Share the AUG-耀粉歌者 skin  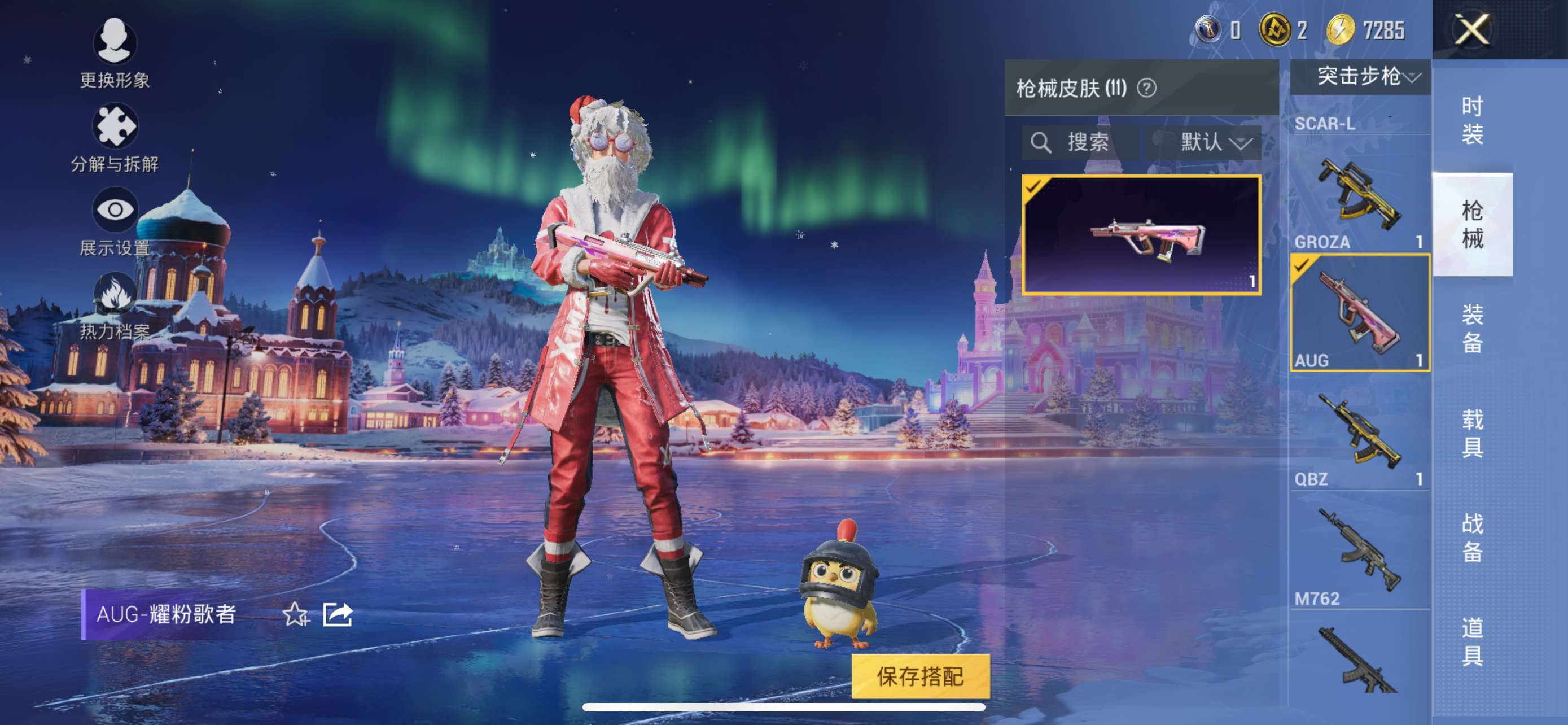click(x=338, y=614)
